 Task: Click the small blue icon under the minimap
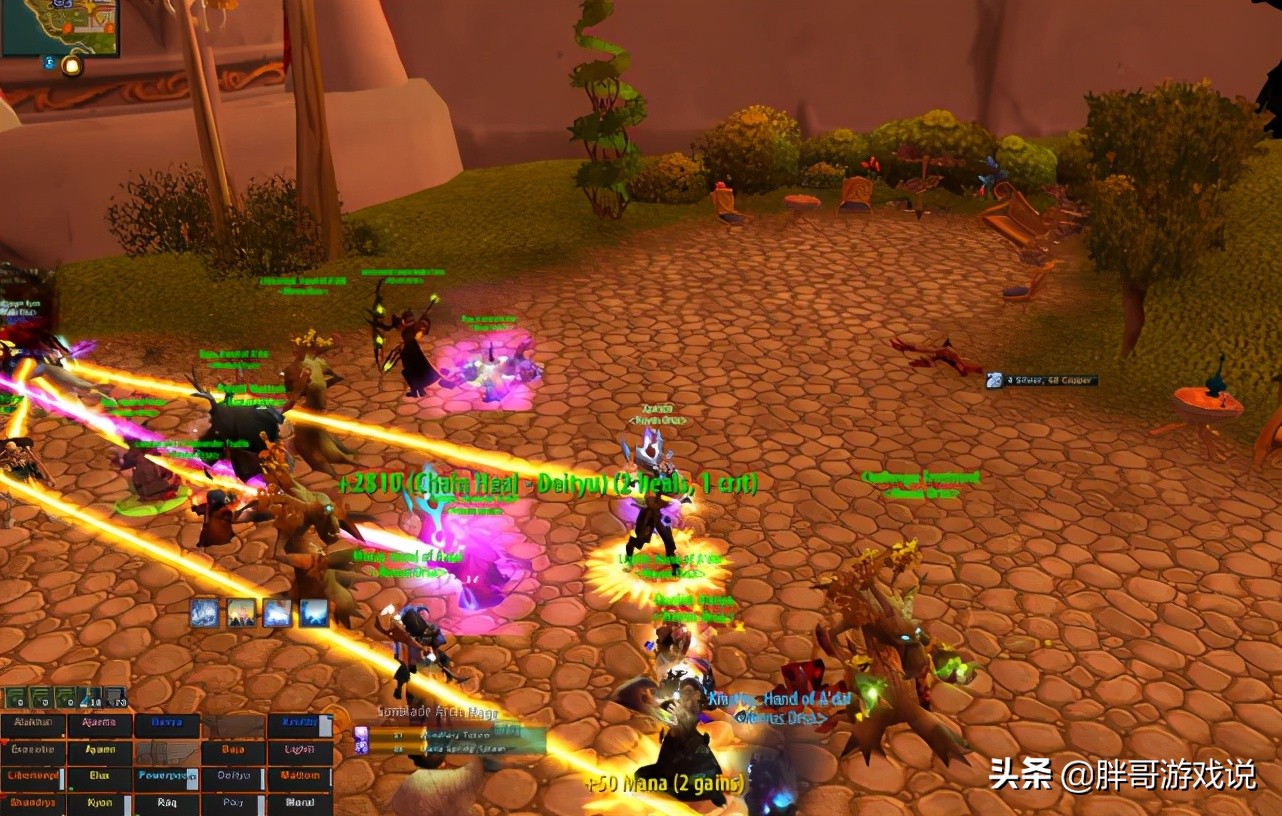pyautogui.click(x=48, y=63)
